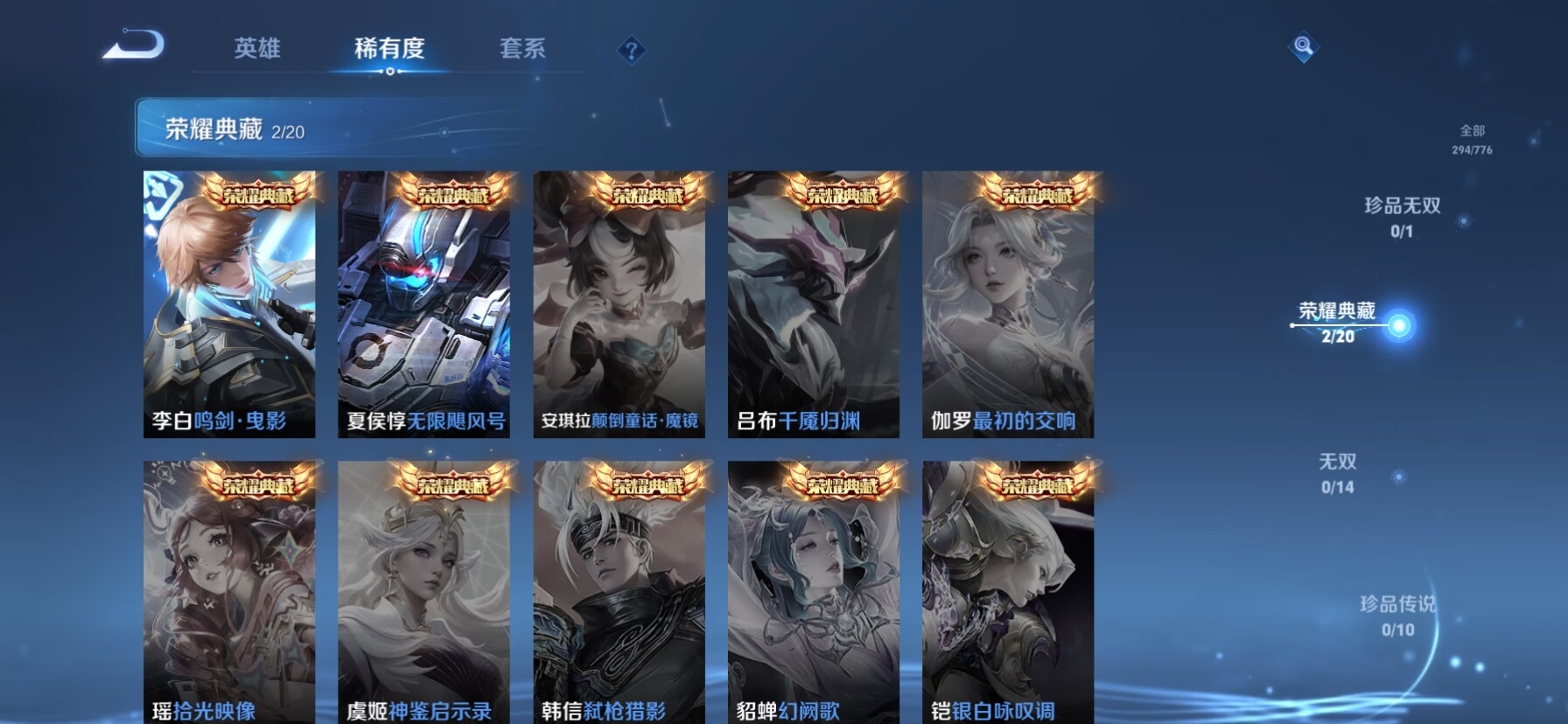The height and width of the screenshot is (724, 1568).
Task: Show help via the question mark icon
Action: point(631,50)
